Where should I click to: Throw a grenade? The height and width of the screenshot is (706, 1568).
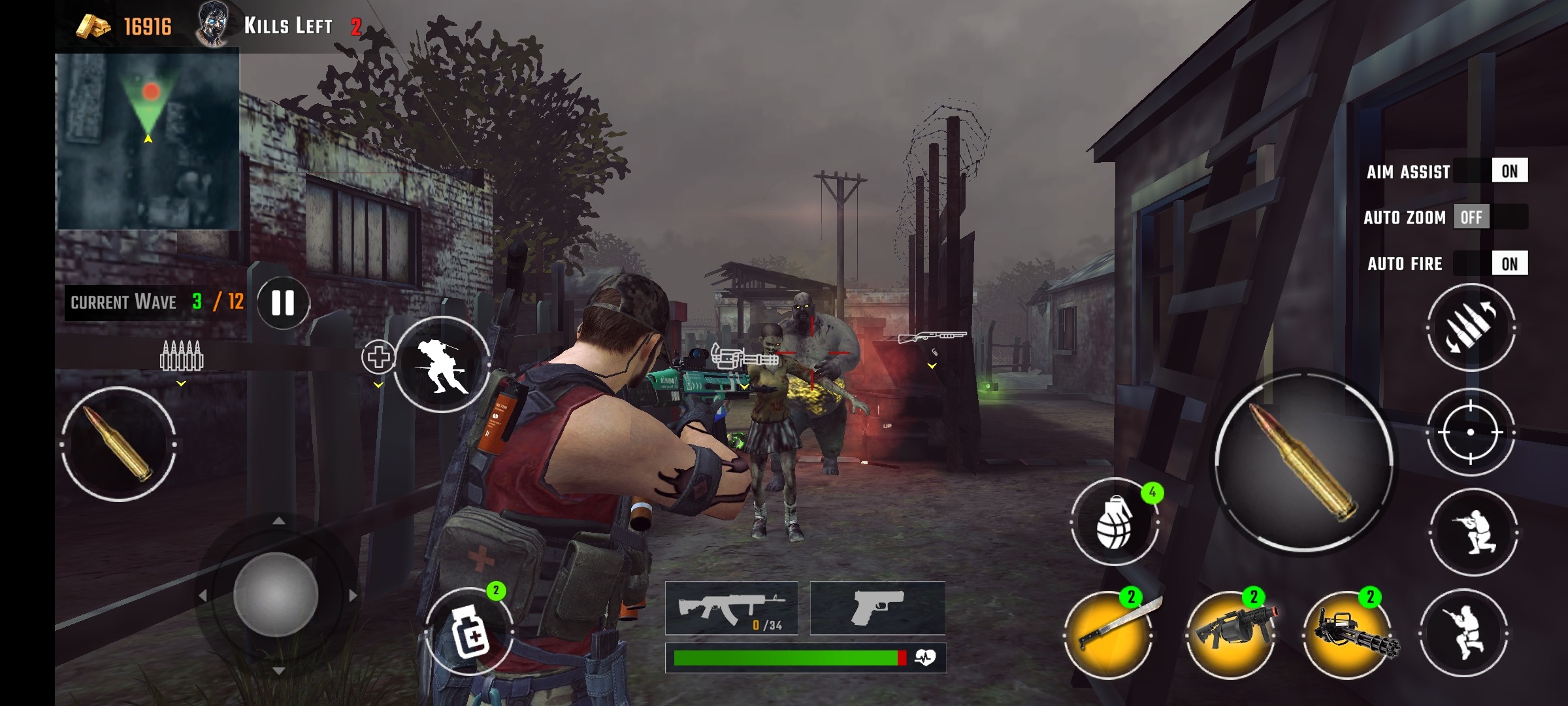[x=1115, y=522]
